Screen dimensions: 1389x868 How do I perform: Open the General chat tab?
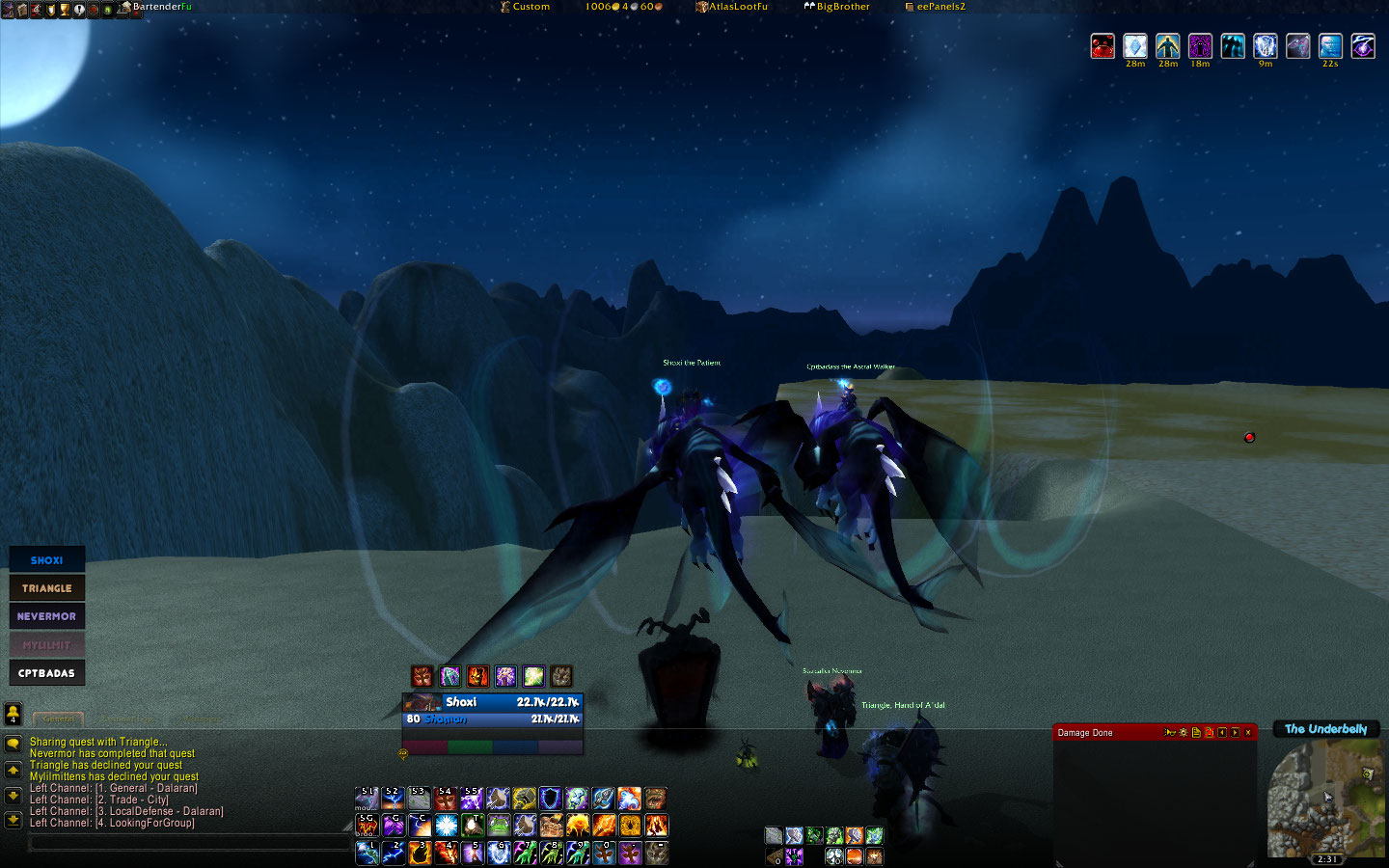click(x=59, y=719)
